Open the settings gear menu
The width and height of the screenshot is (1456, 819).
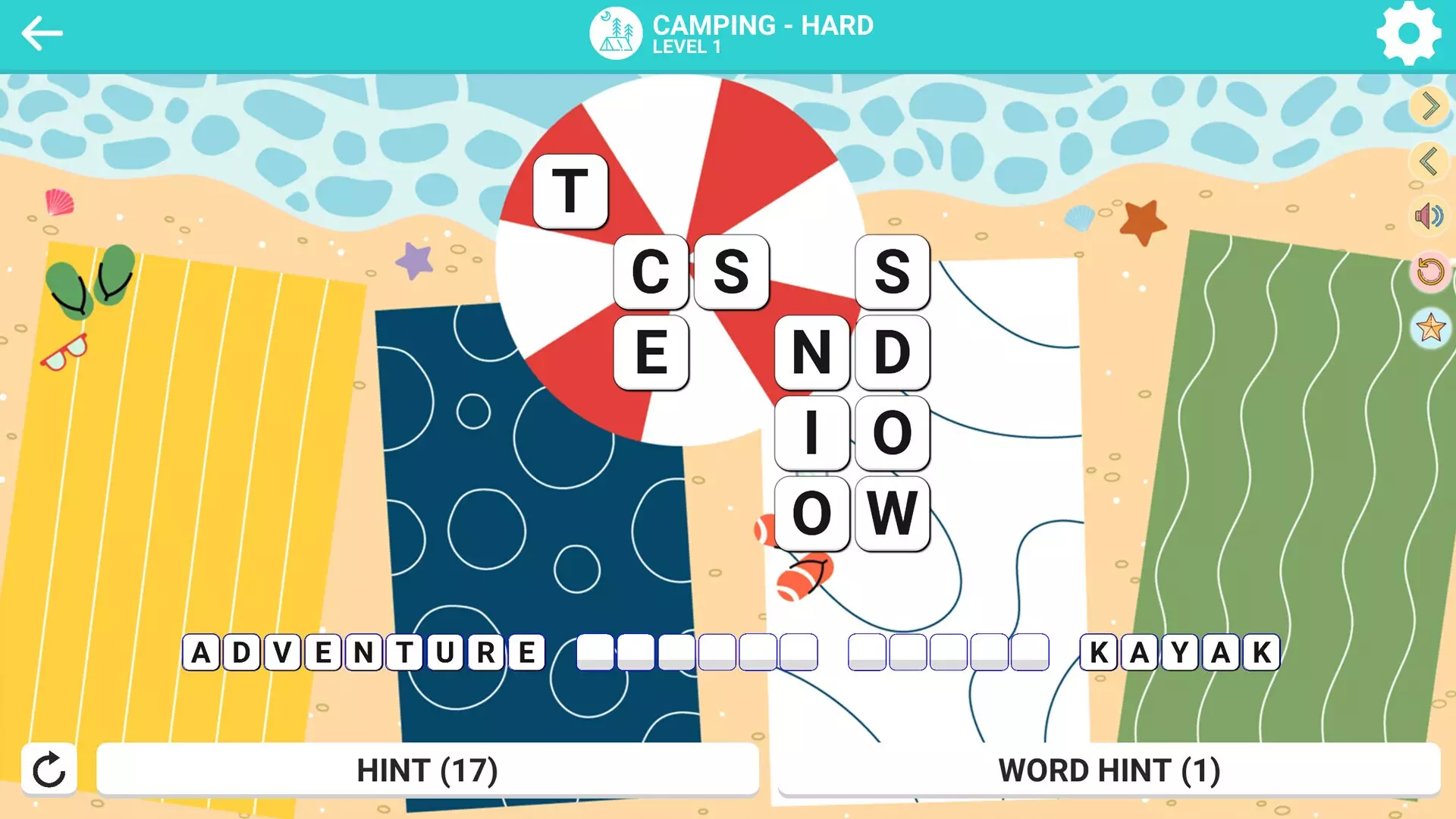click(1410, 33)
